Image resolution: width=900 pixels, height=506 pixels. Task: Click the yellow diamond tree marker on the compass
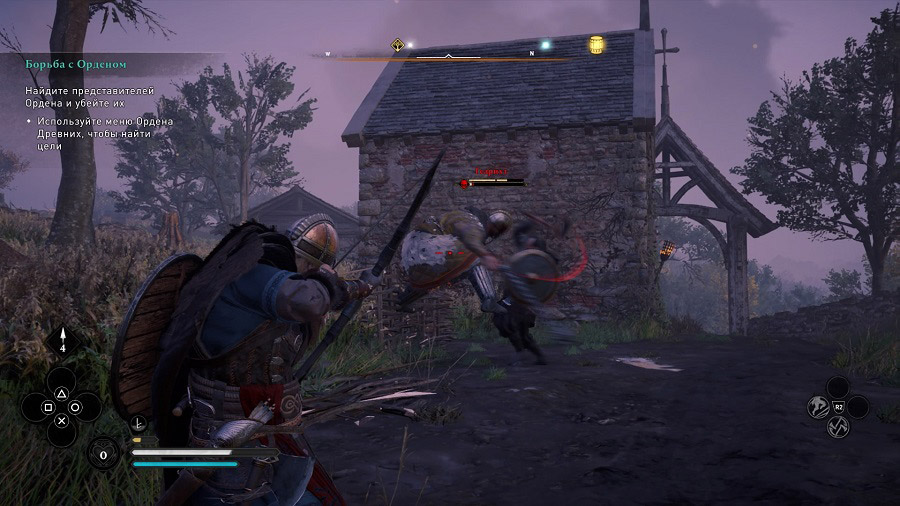pos(398,45)
